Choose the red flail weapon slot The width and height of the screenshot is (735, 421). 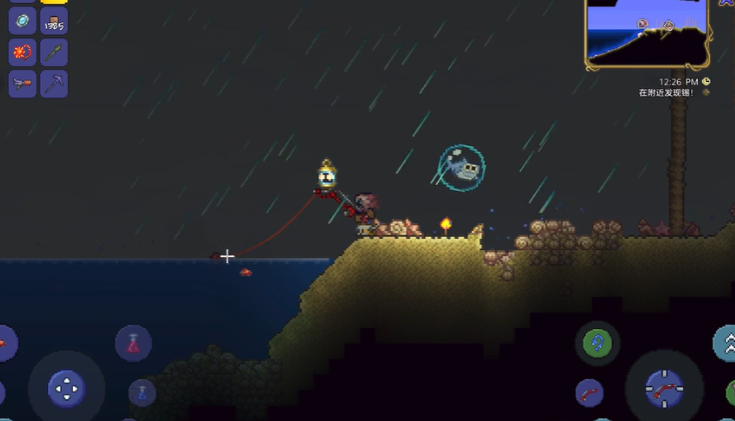tap(22, 51)
